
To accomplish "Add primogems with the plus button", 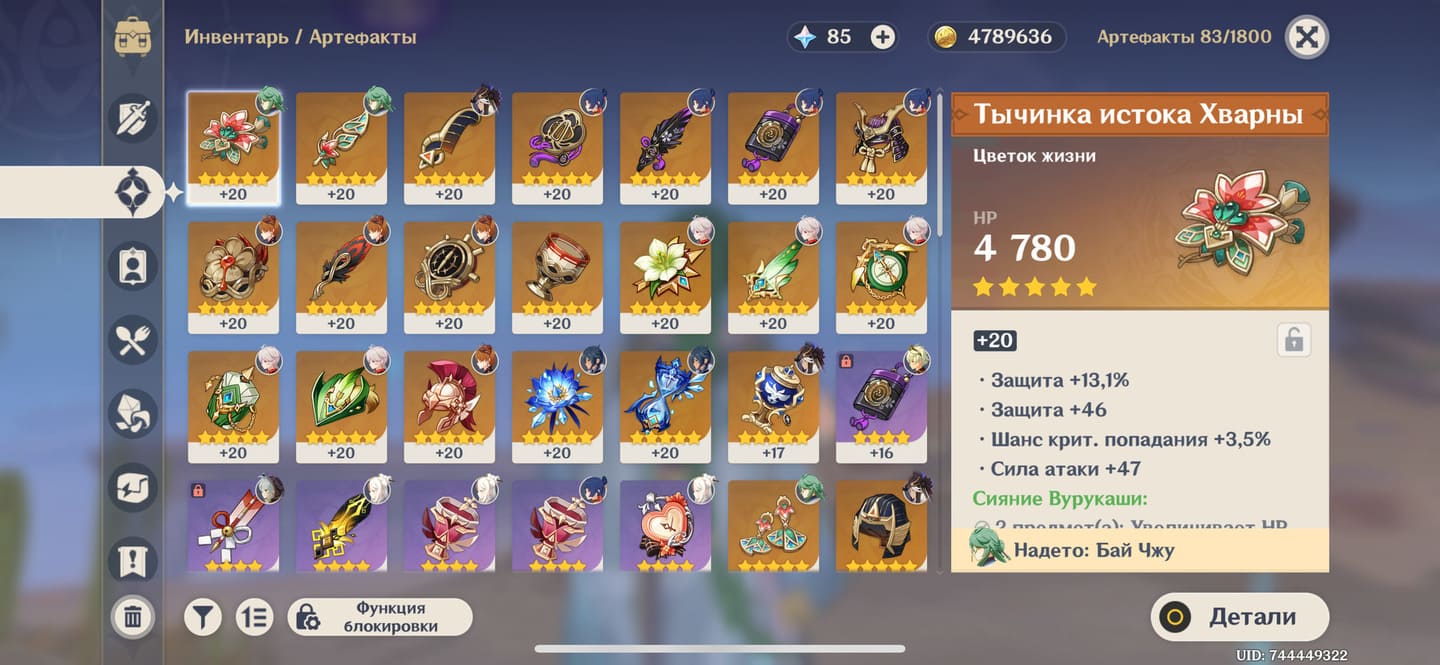I will click(882, 37).
